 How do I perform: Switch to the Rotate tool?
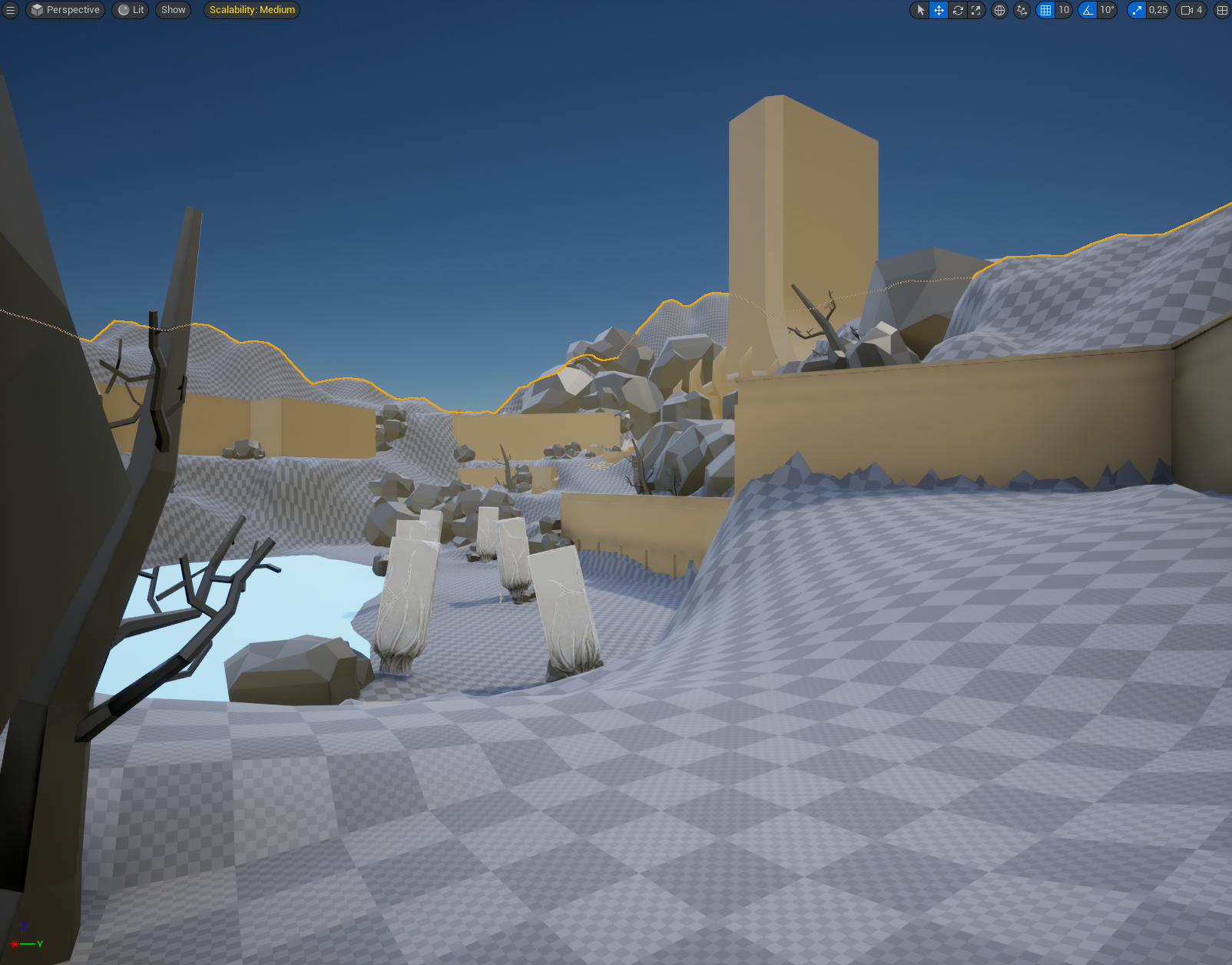click(x=957, y=10)
